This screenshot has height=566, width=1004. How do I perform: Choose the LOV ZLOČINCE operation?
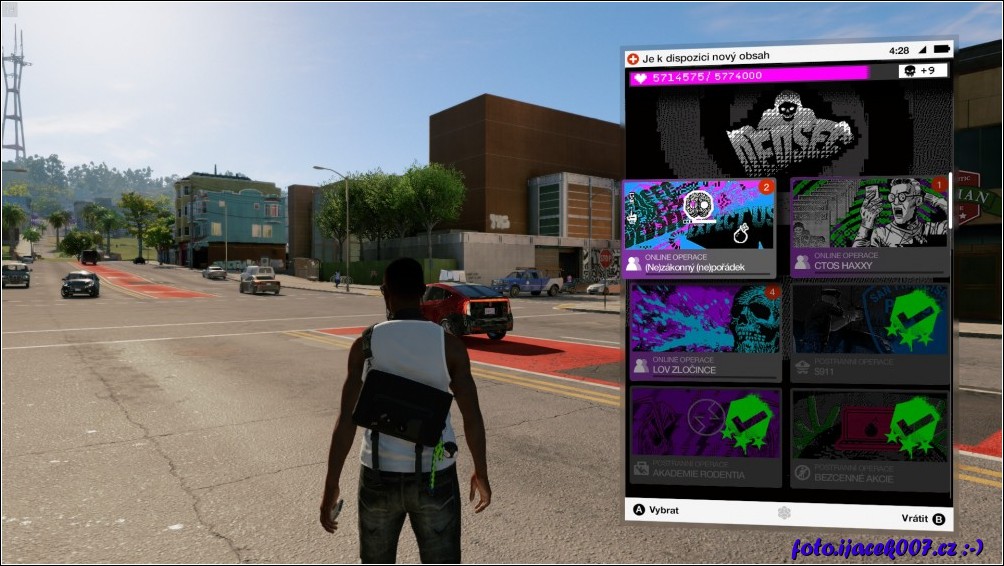[705, 332]
